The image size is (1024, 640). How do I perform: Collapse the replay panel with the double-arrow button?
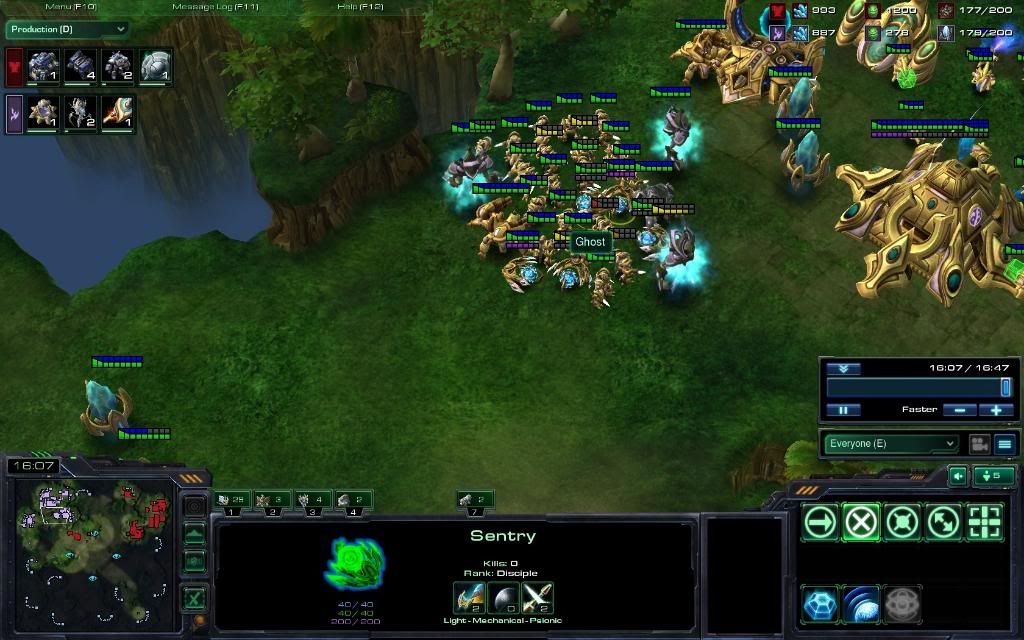843,368
